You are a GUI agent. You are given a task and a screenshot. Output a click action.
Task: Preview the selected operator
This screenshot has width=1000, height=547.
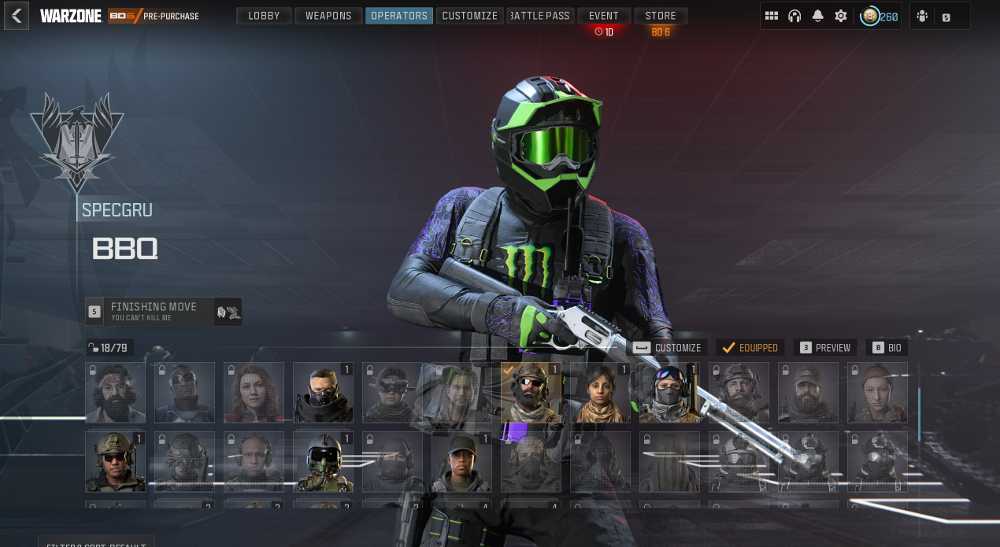824,348
